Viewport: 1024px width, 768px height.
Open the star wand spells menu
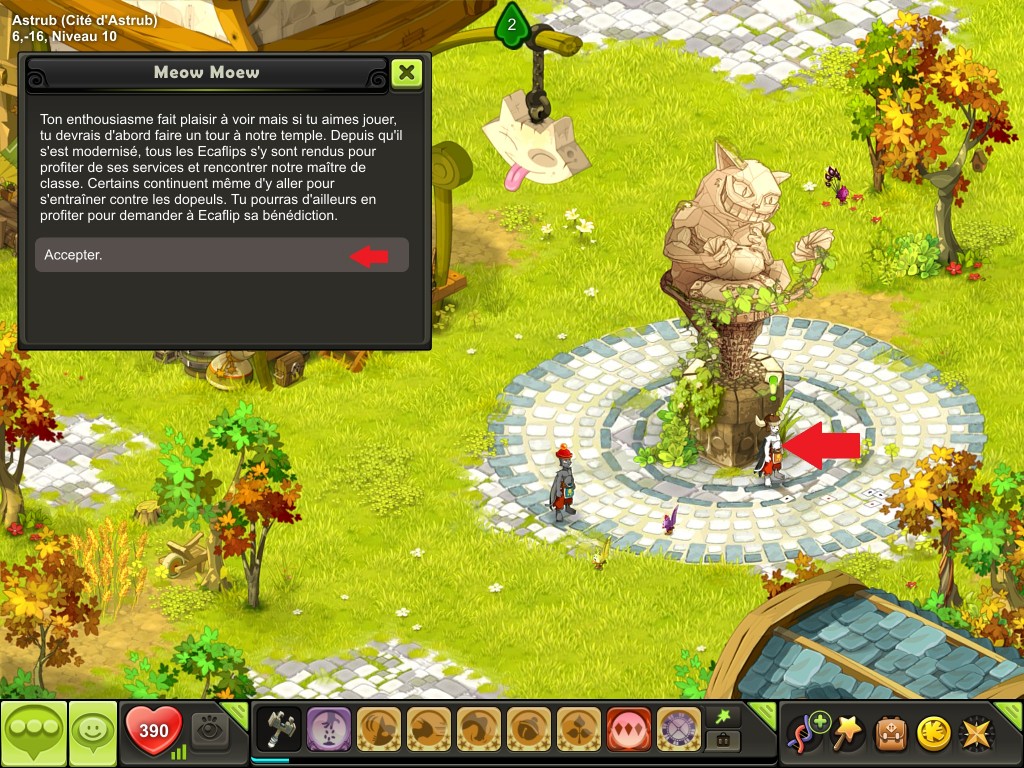[x=848, y=733]
